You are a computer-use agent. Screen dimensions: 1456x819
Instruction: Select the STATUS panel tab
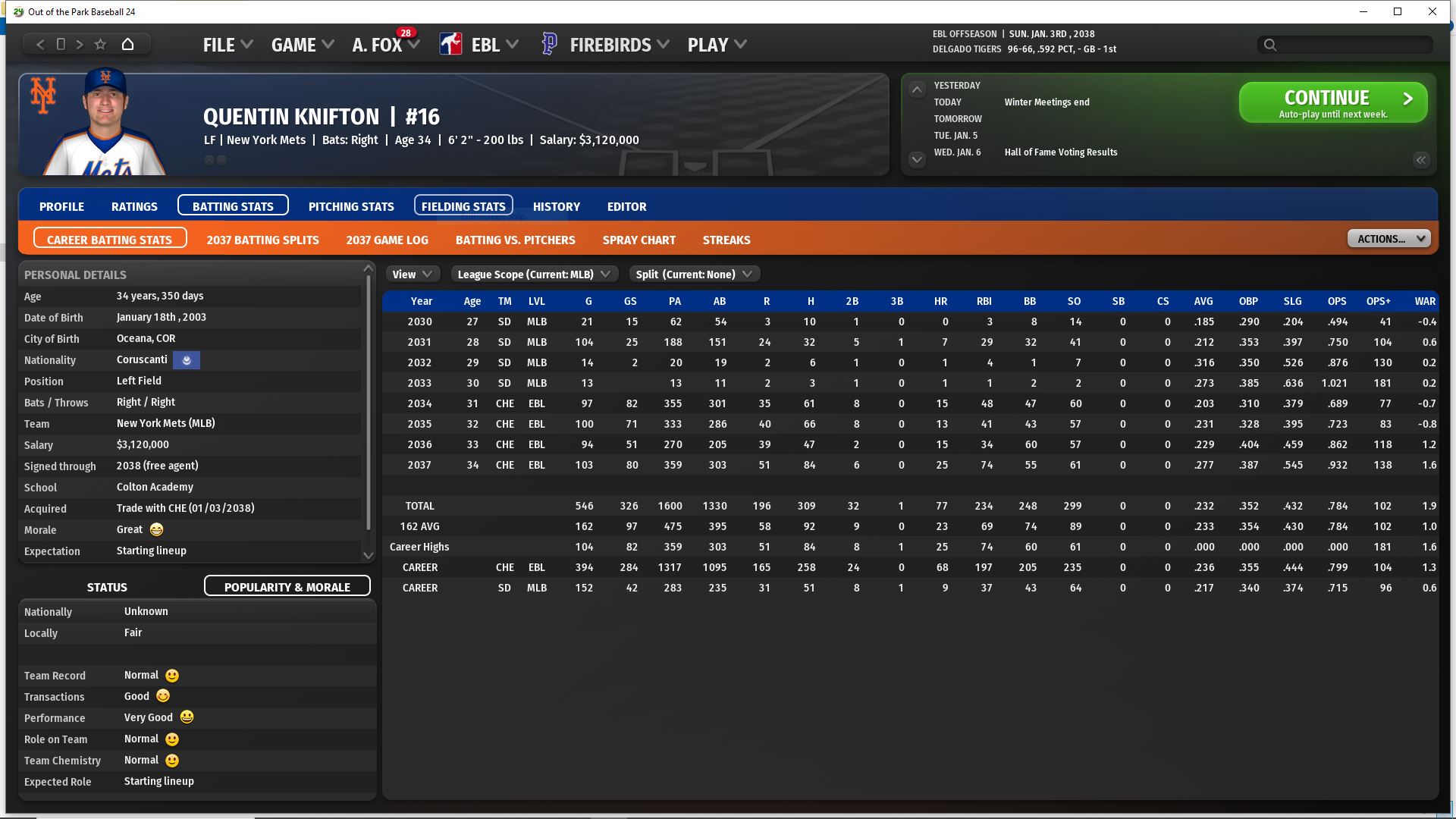[x=107, y=587]
